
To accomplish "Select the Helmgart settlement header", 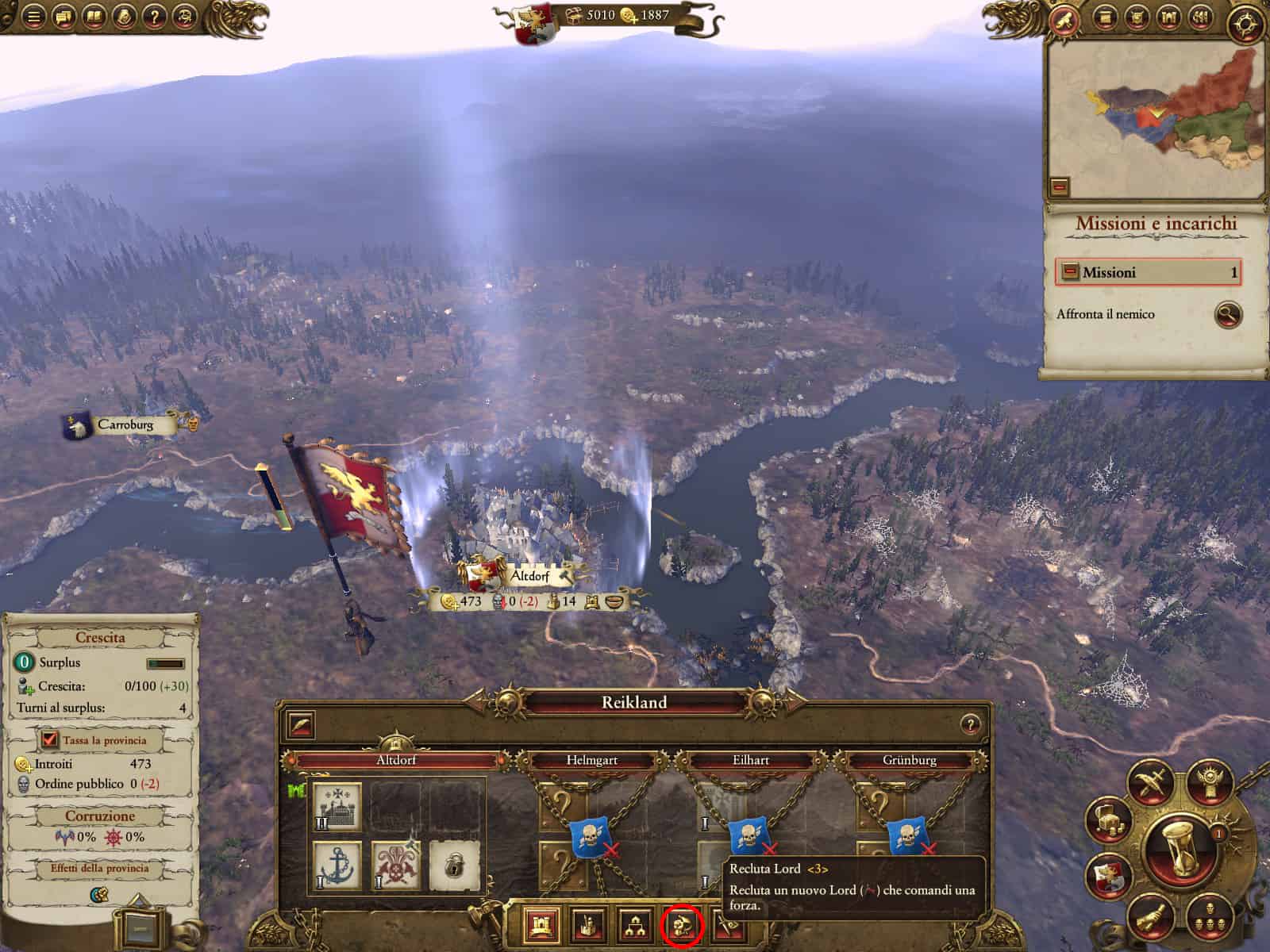I will click(592, 760).
